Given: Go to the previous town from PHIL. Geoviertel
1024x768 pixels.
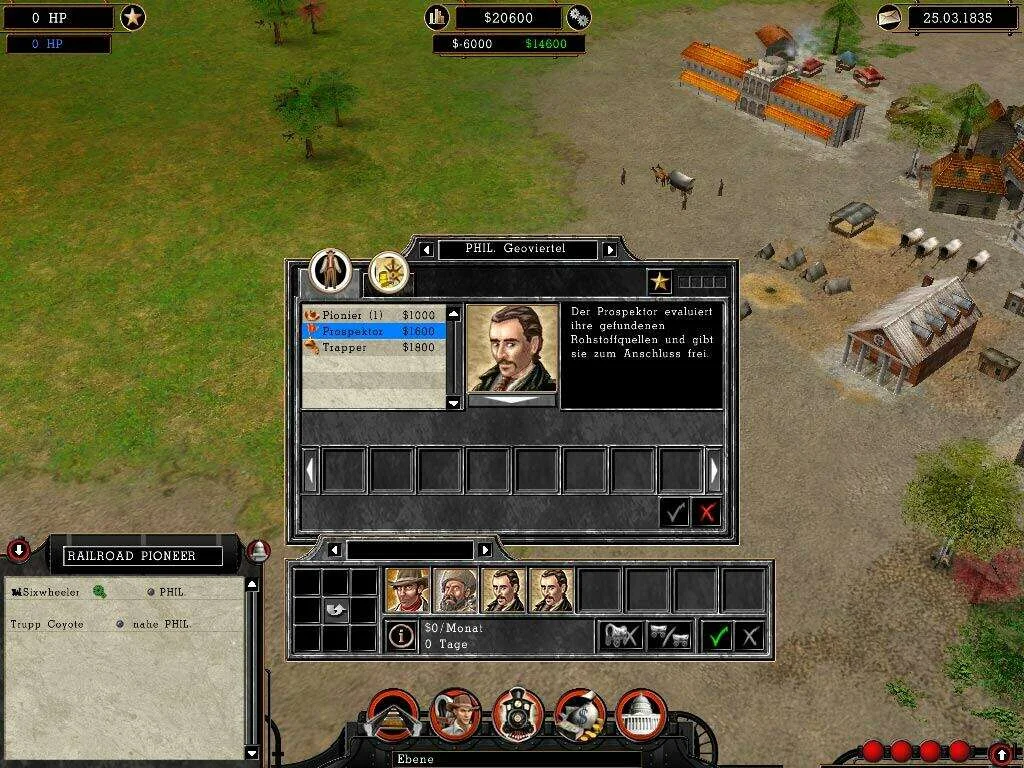Looking at the screenshot, I should tap(427, 249).
